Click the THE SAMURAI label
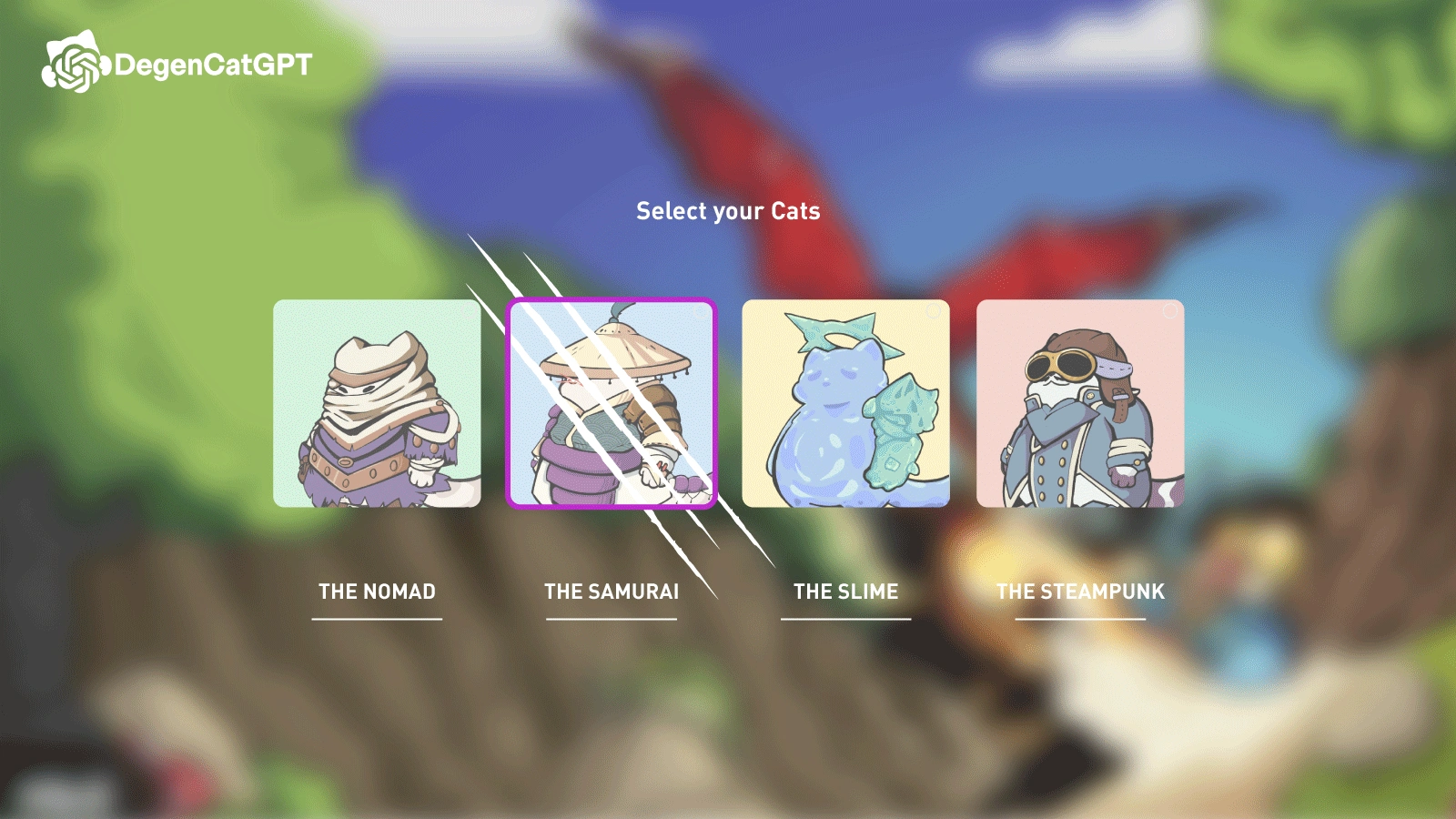The width and height of the screenshot is (1456, 819). pos(612,591)
